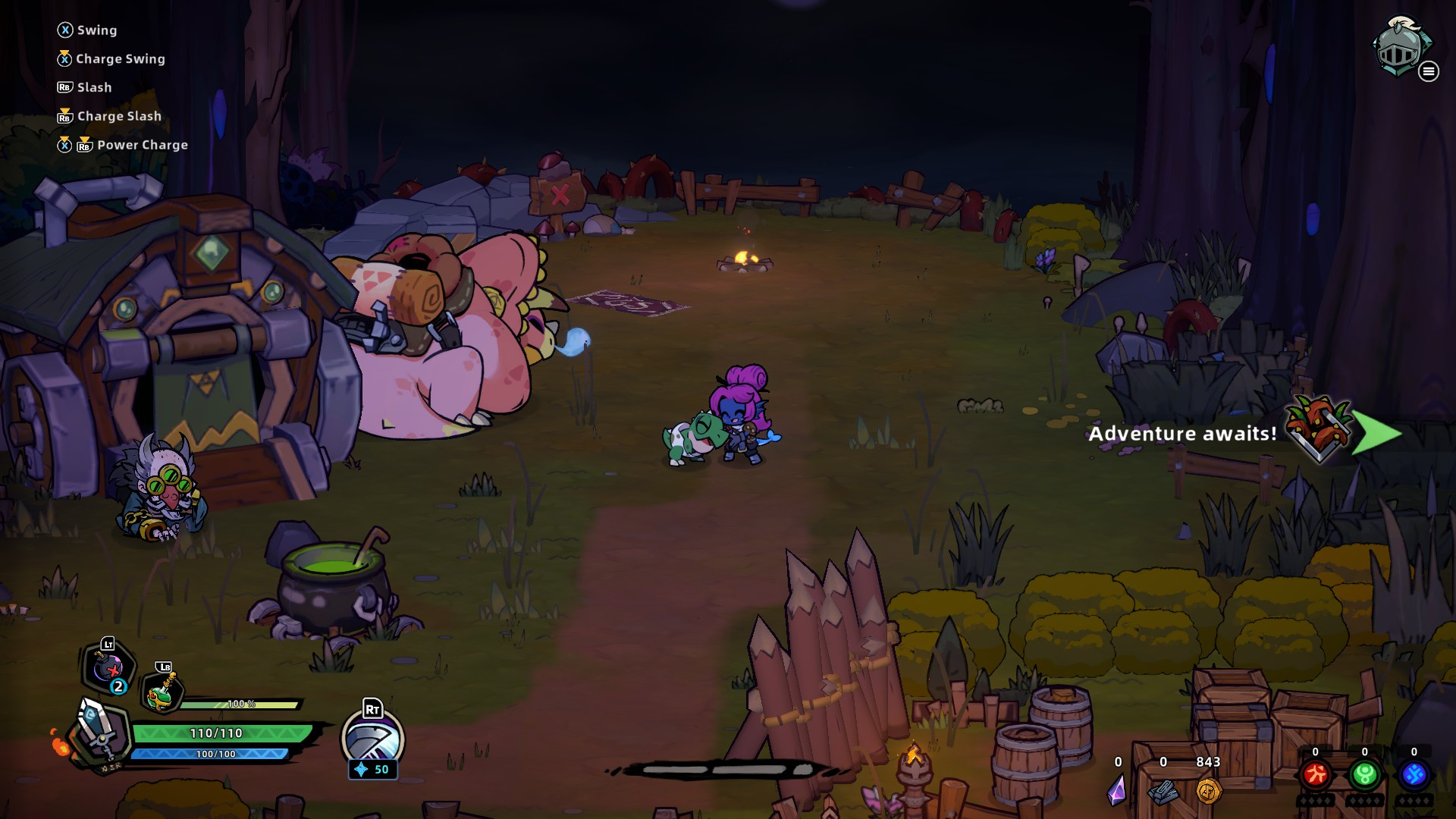Follow the green Adventure awaits arrow
The image size is (1456, 819).
(1376, 433)
